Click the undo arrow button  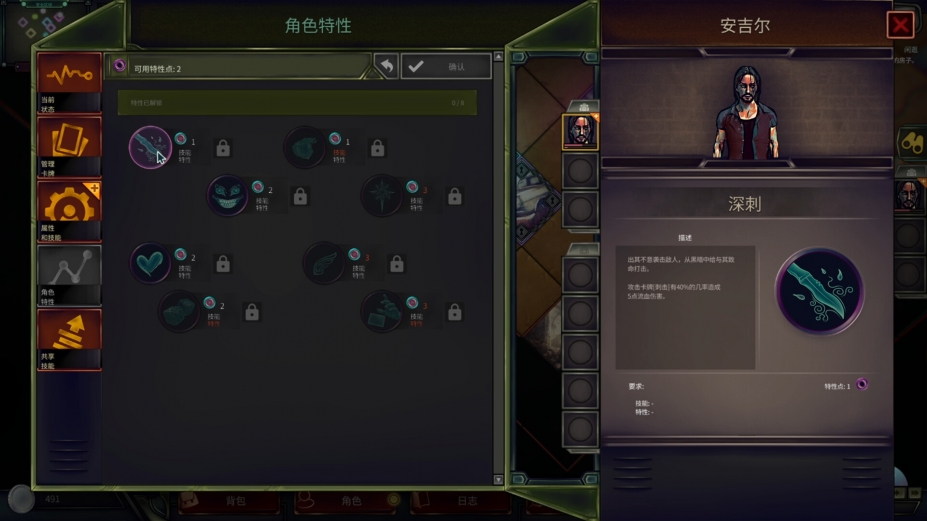pyautogui.click(x=386, y=66)
